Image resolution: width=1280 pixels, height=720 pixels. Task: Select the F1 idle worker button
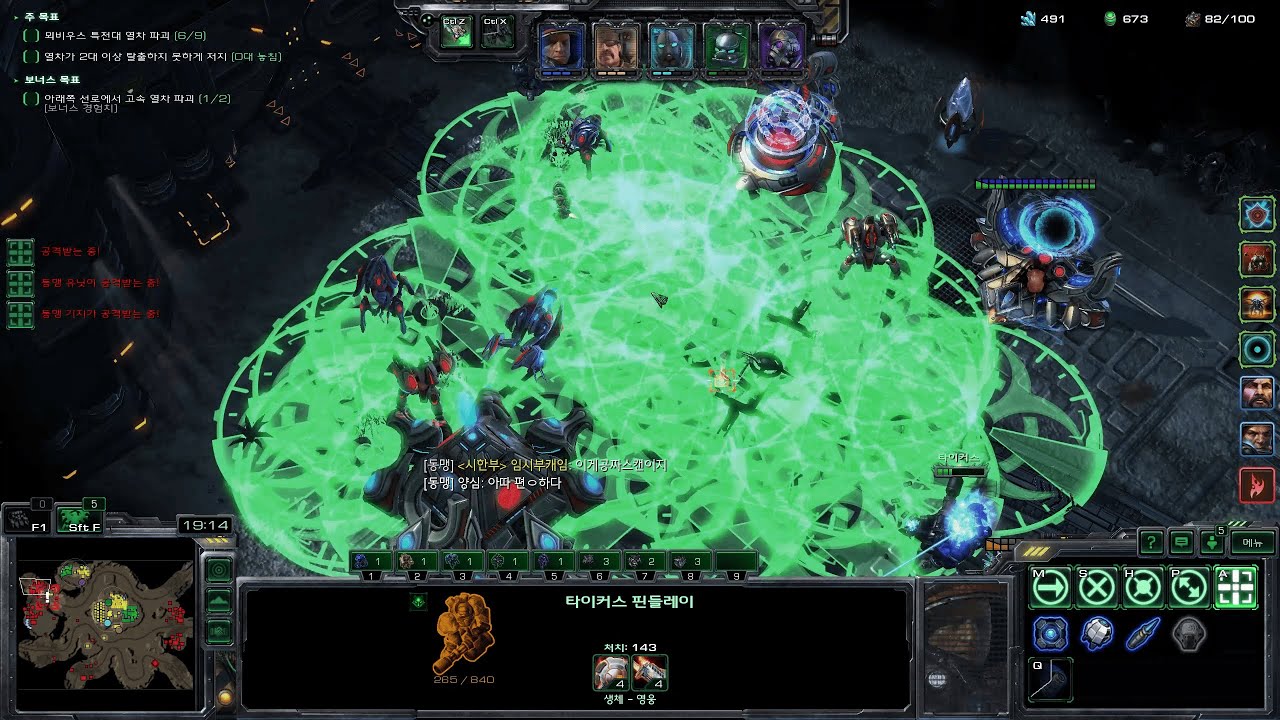(x=28, y=519)
